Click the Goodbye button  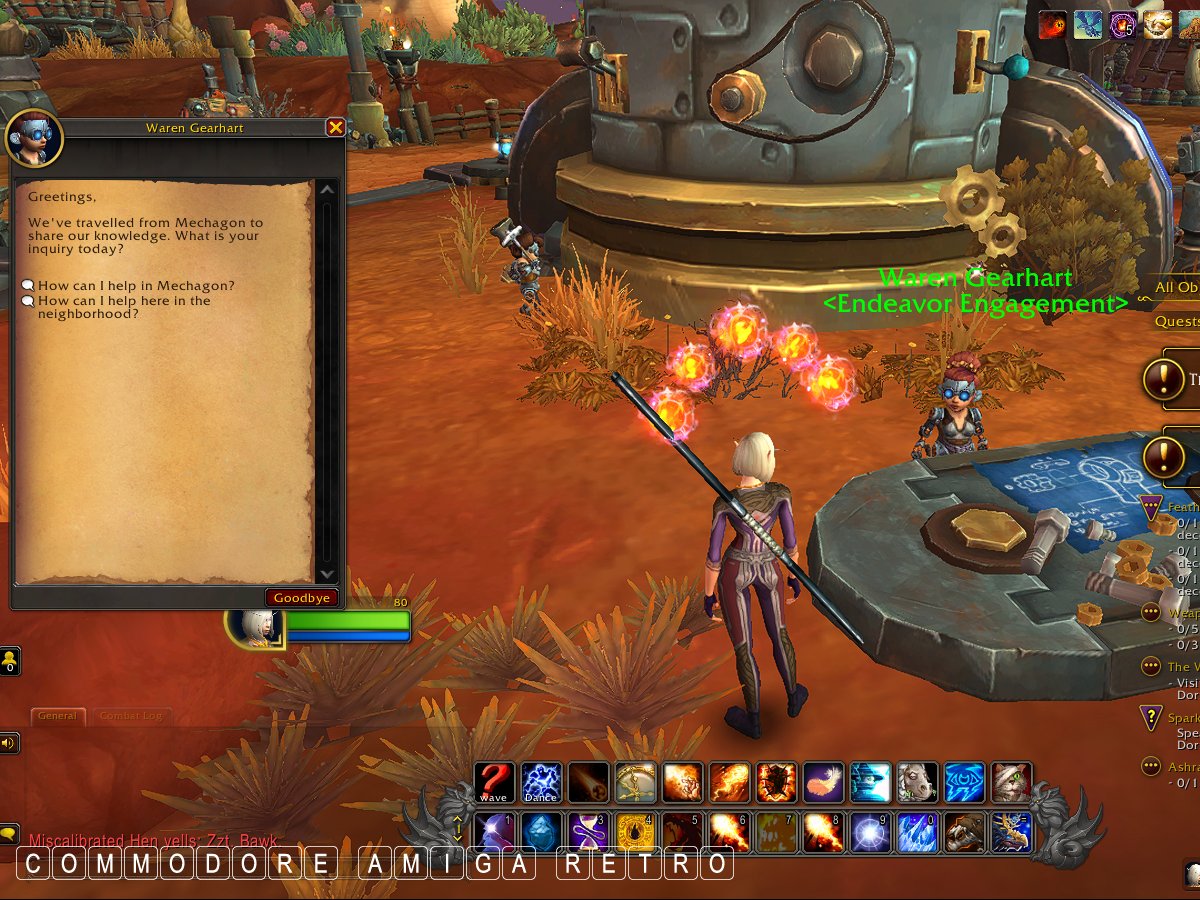(x=301, y=598)
